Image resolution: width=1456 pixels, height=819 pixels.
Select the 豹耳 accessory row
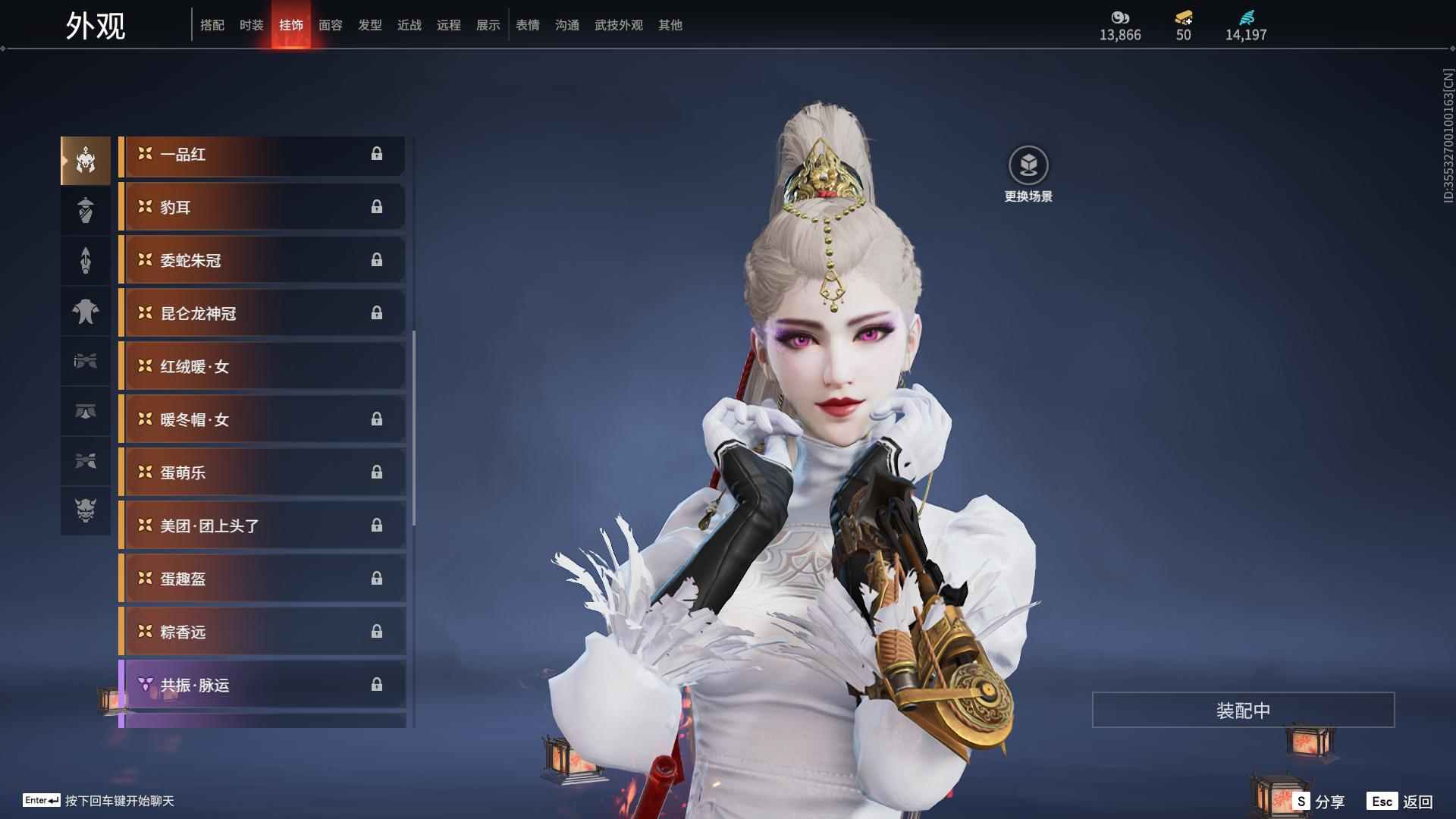(x=262, y=208)
